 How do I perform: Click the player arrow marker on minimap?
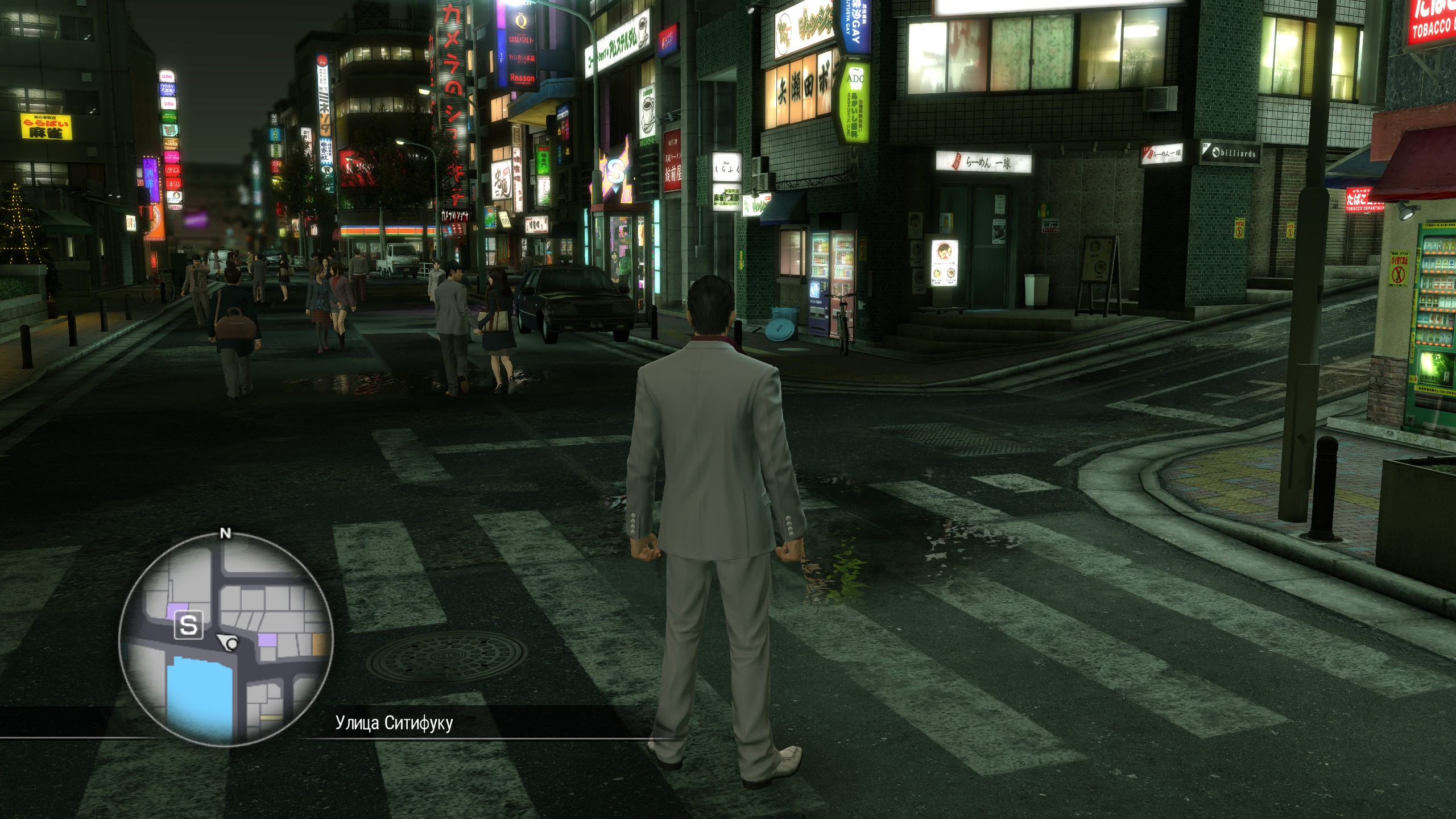(229, 643)
